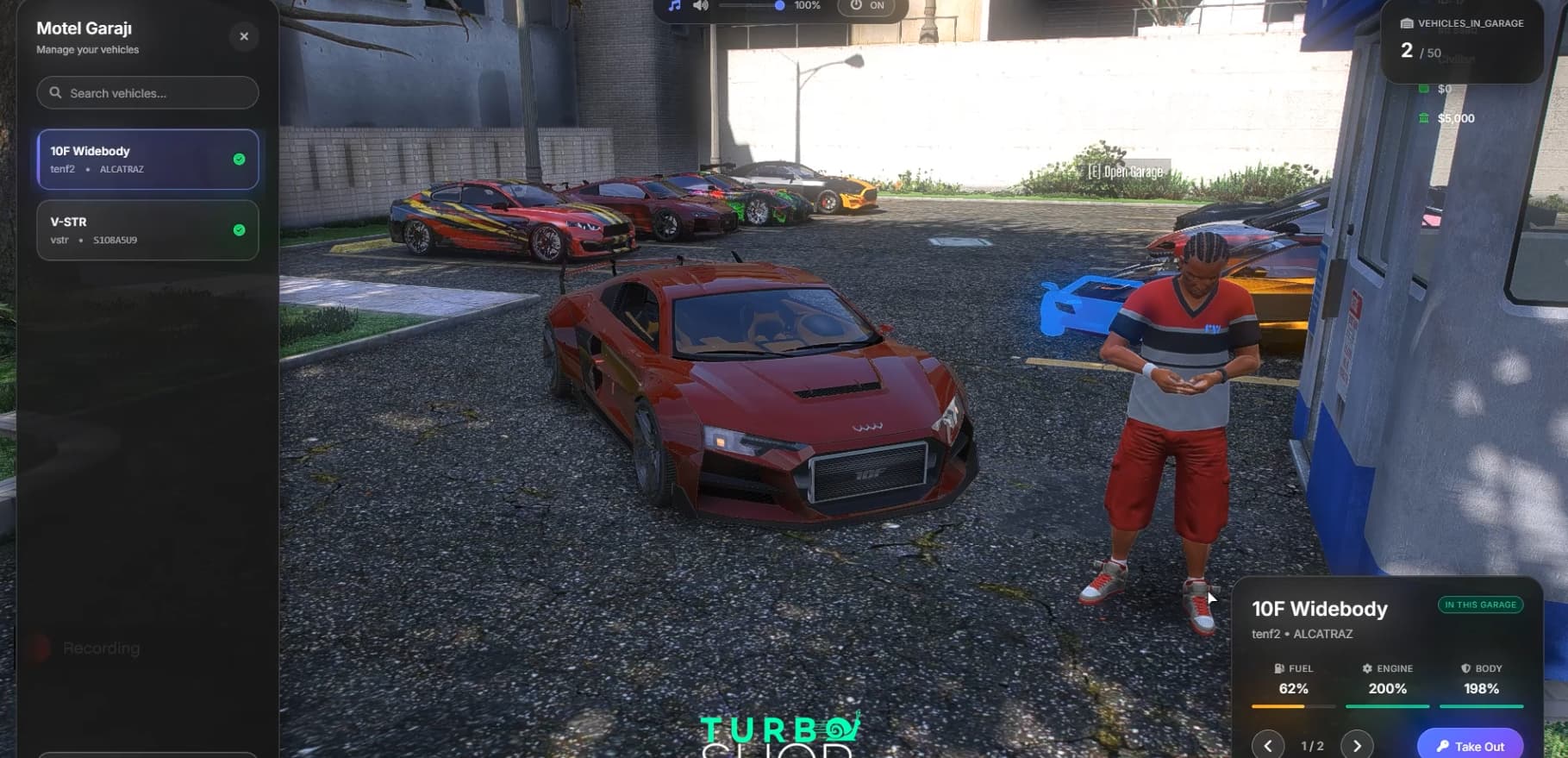
Task: Click the IN THIS GARAGE badge
Action: pos(1481,605)
